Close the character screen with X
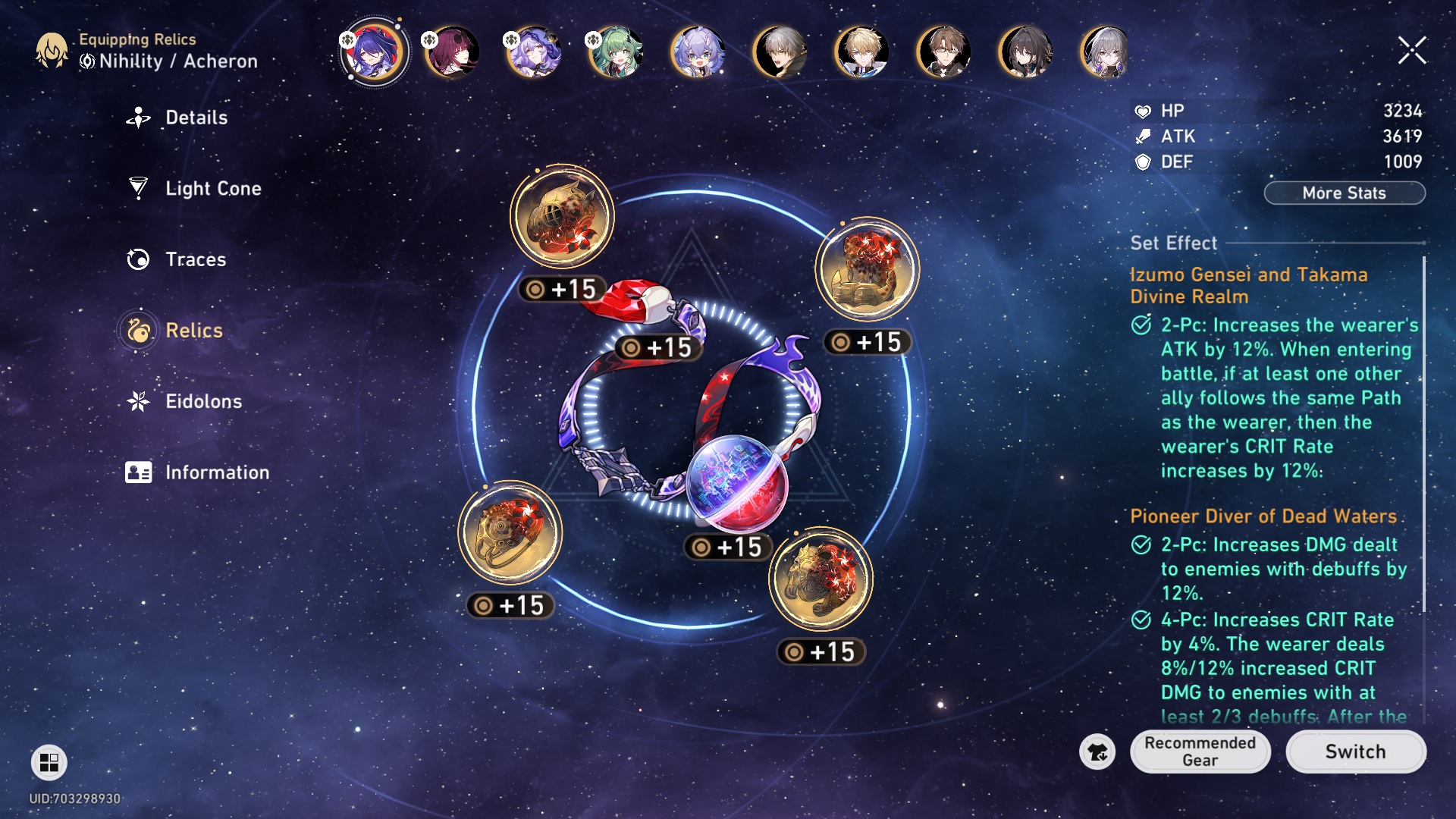The height and width of the screenshot is (819, 1456). 1412,51
